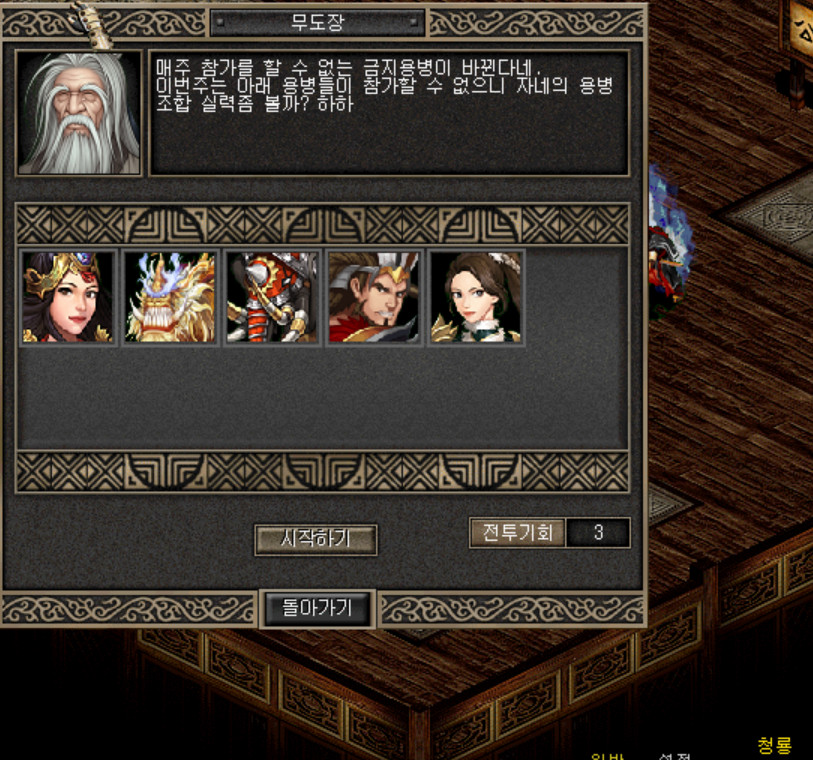Go back with the 돌아가기 button
The image size is (813, 760).
319,608
